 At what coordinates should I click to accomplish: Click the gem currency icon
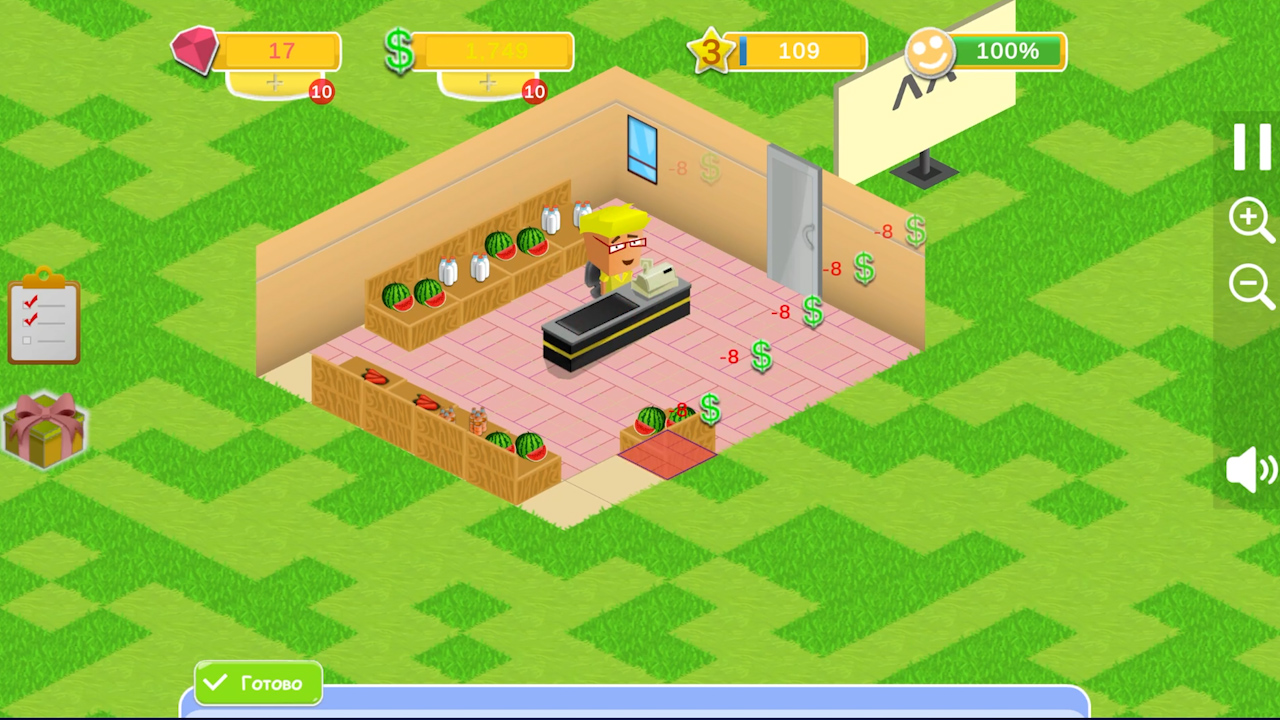(x=196, y=50)
